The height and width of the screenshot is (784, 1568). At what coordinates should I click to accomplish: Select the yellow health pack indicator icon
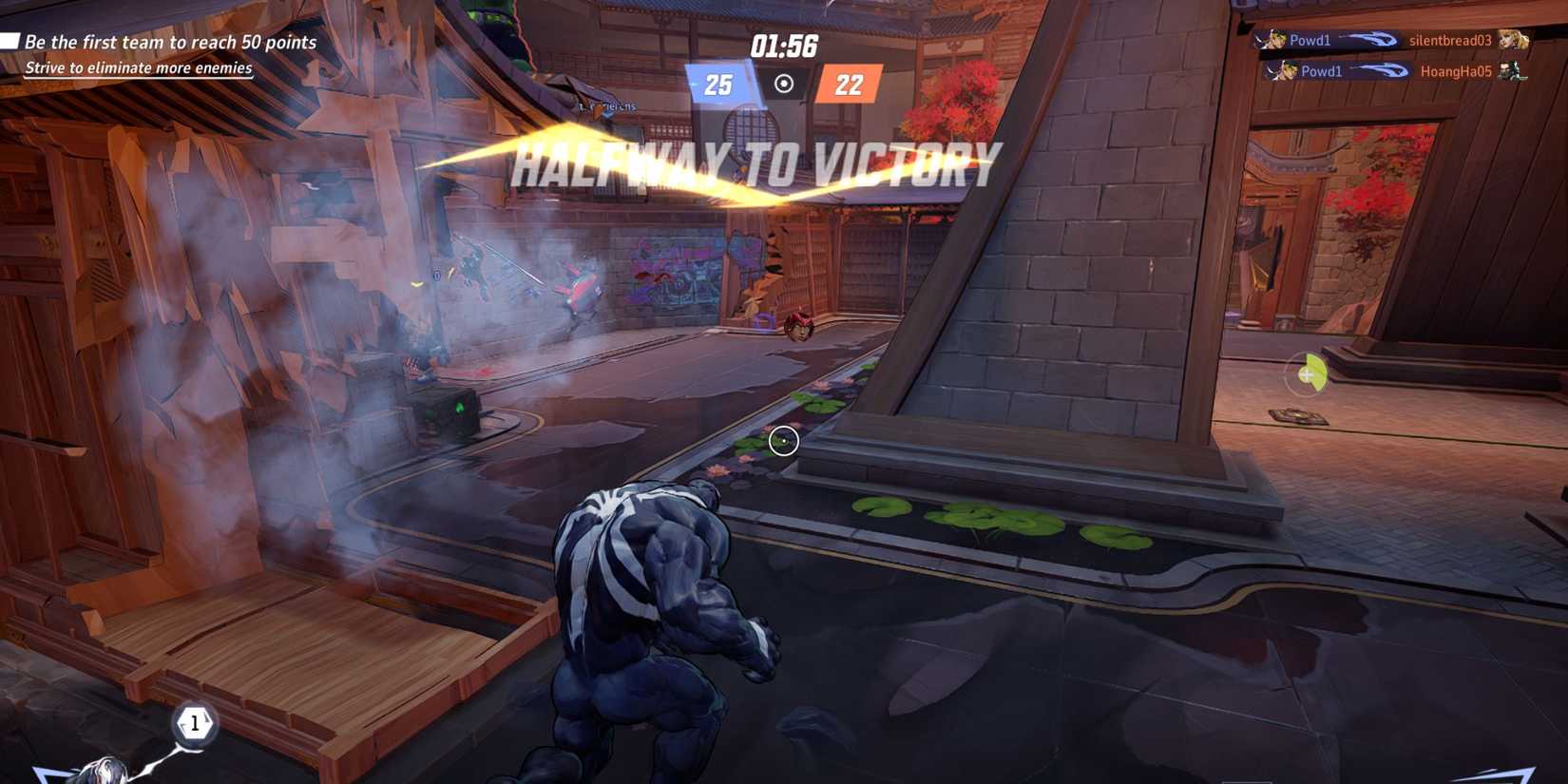1310,374
